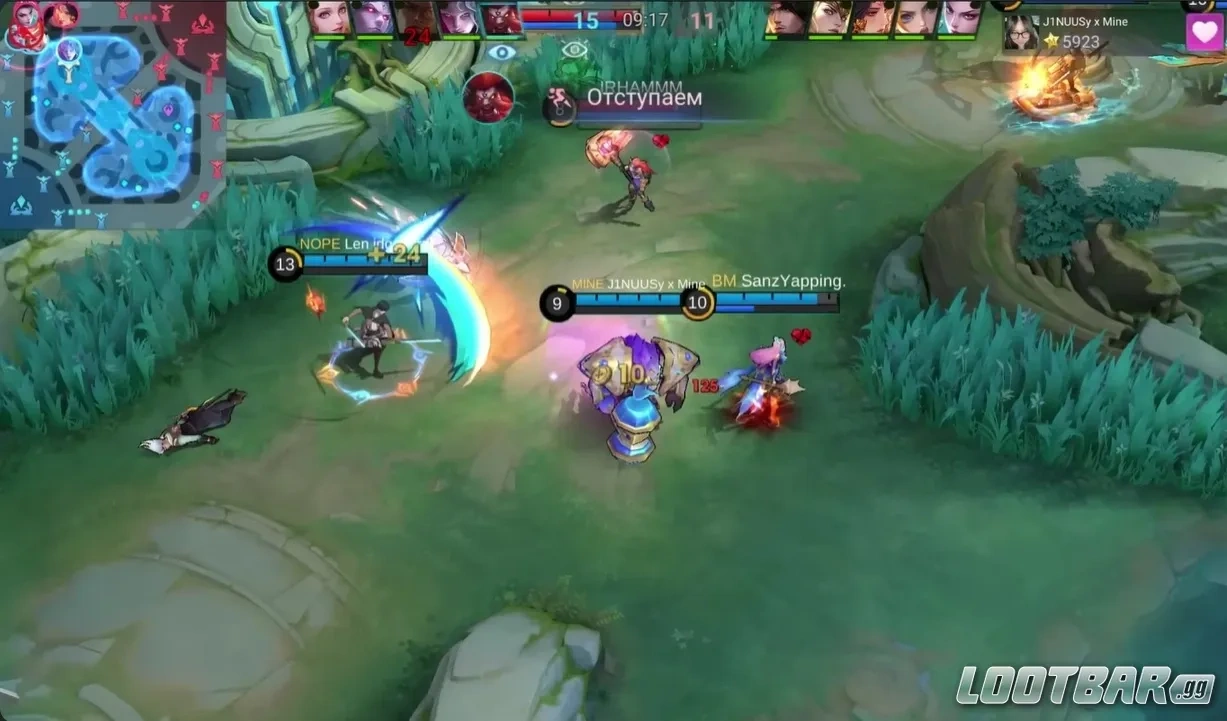Viewport: 1227px width, 721px height.
Task: Click the blue base crystal on the minimap
Action: coord(21,206)
